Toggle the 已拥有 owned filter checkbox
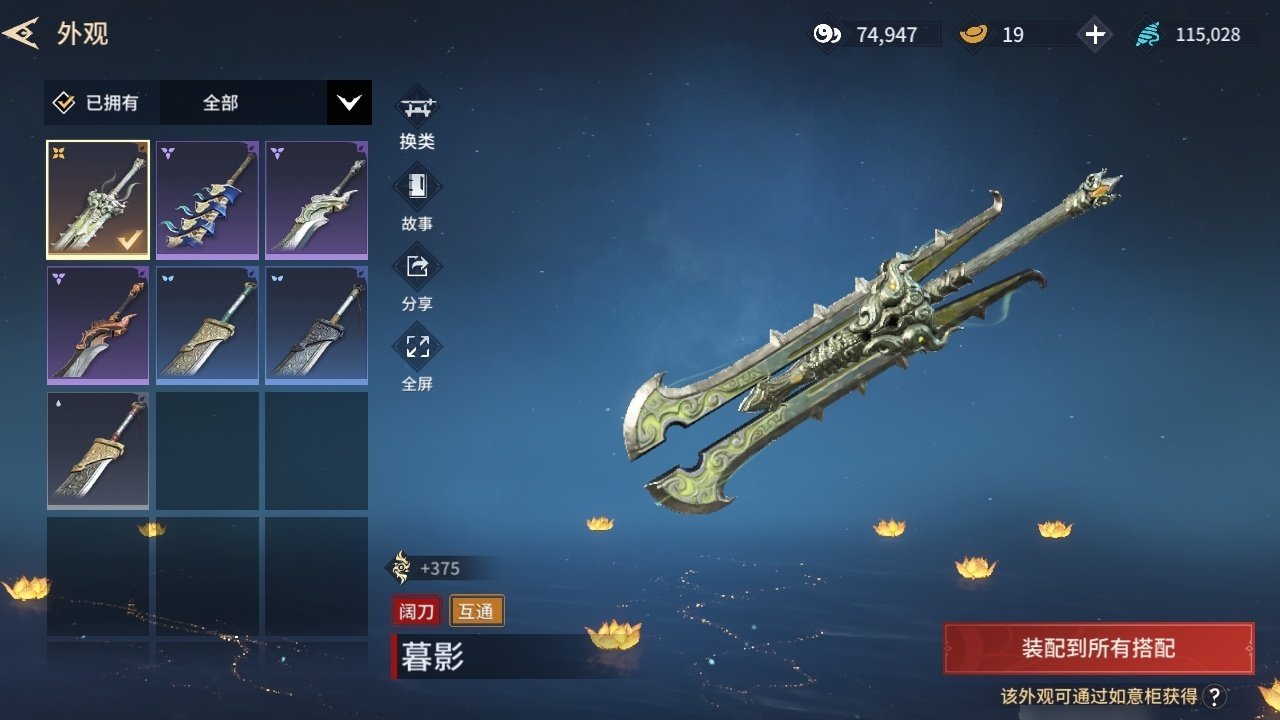The width and height of the screenshot is (1280, 720). [x=64, y=102]
